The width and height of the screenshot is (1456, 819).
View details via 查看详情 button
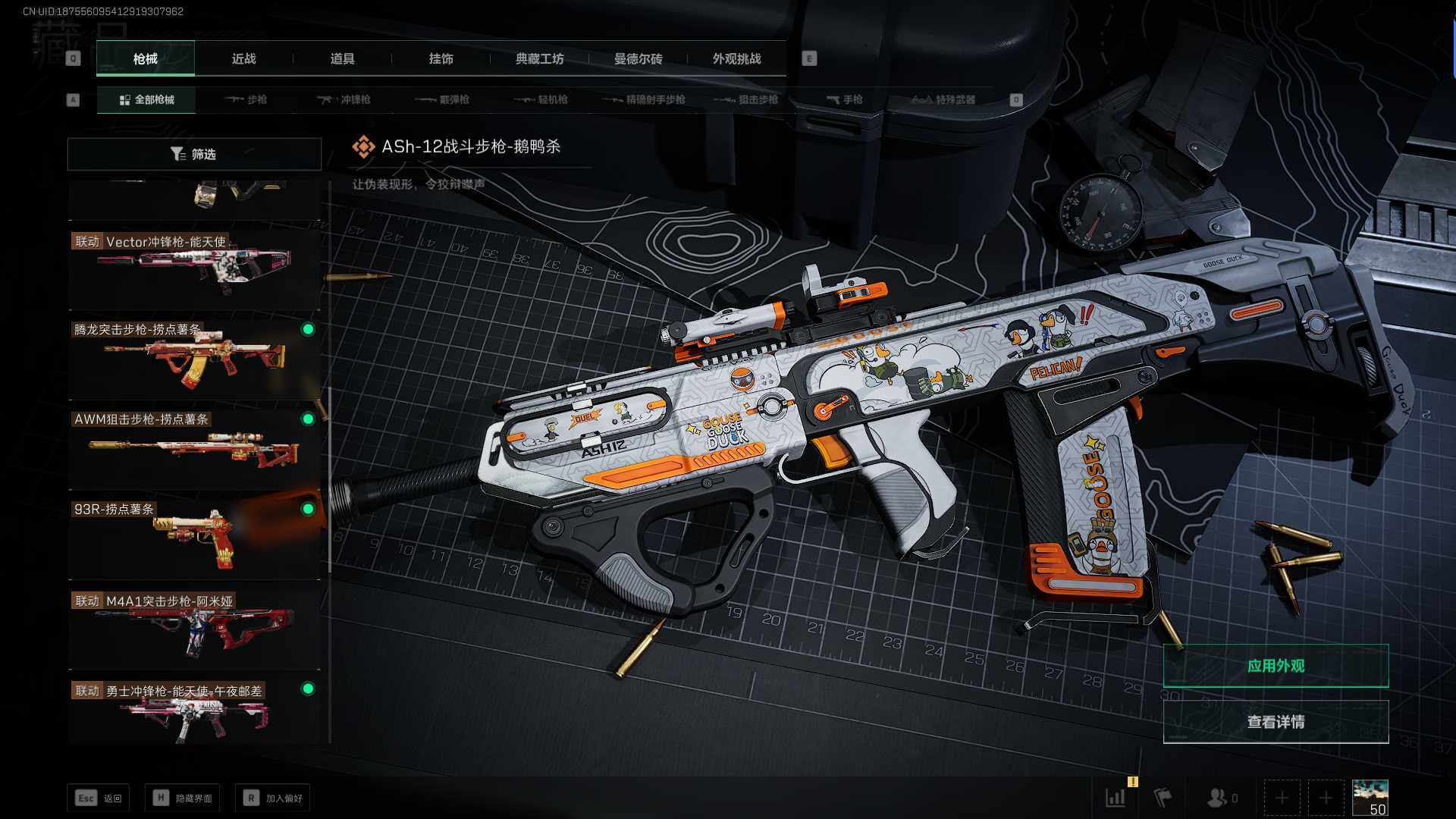click(1276, 722)
